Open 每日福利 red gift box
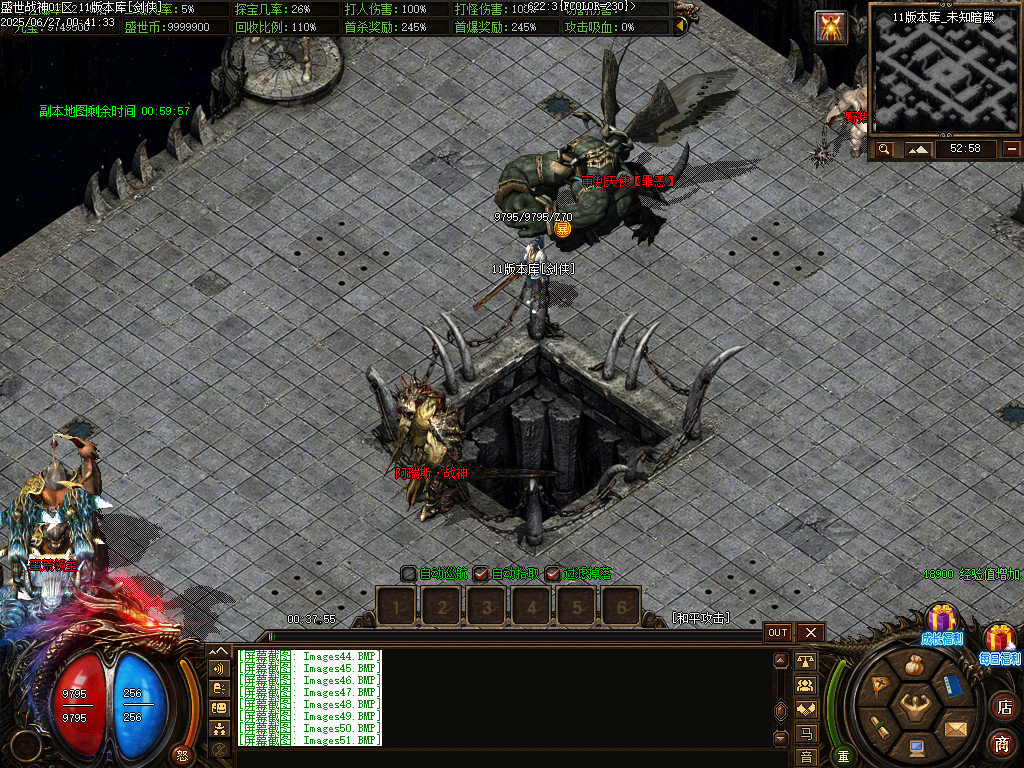 click(x=999, y=640)
